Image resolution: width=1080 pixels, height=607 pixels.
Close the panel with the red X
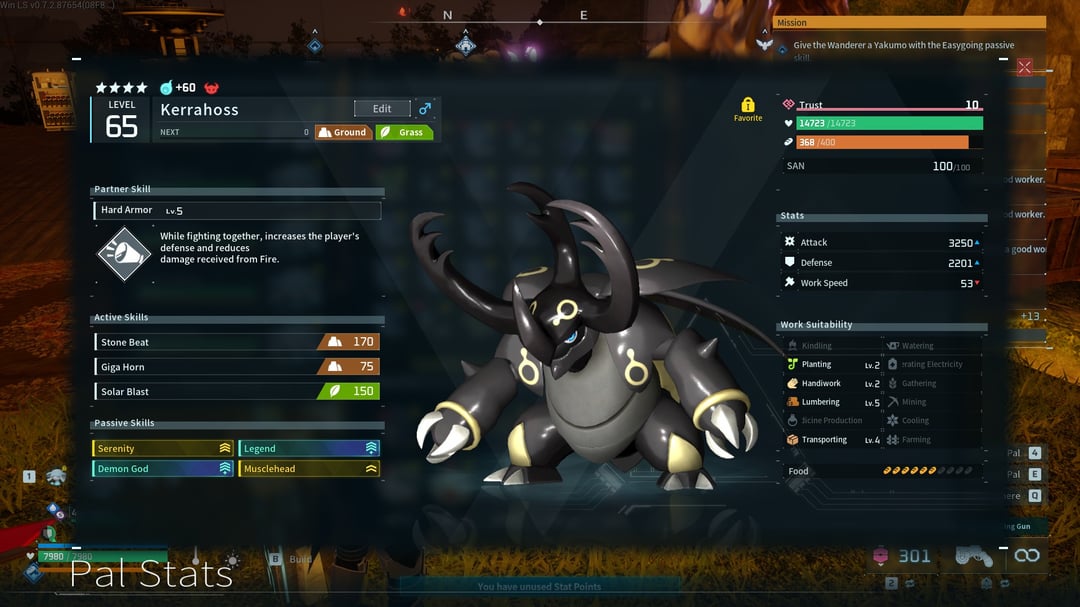[x=1024, y=67]
